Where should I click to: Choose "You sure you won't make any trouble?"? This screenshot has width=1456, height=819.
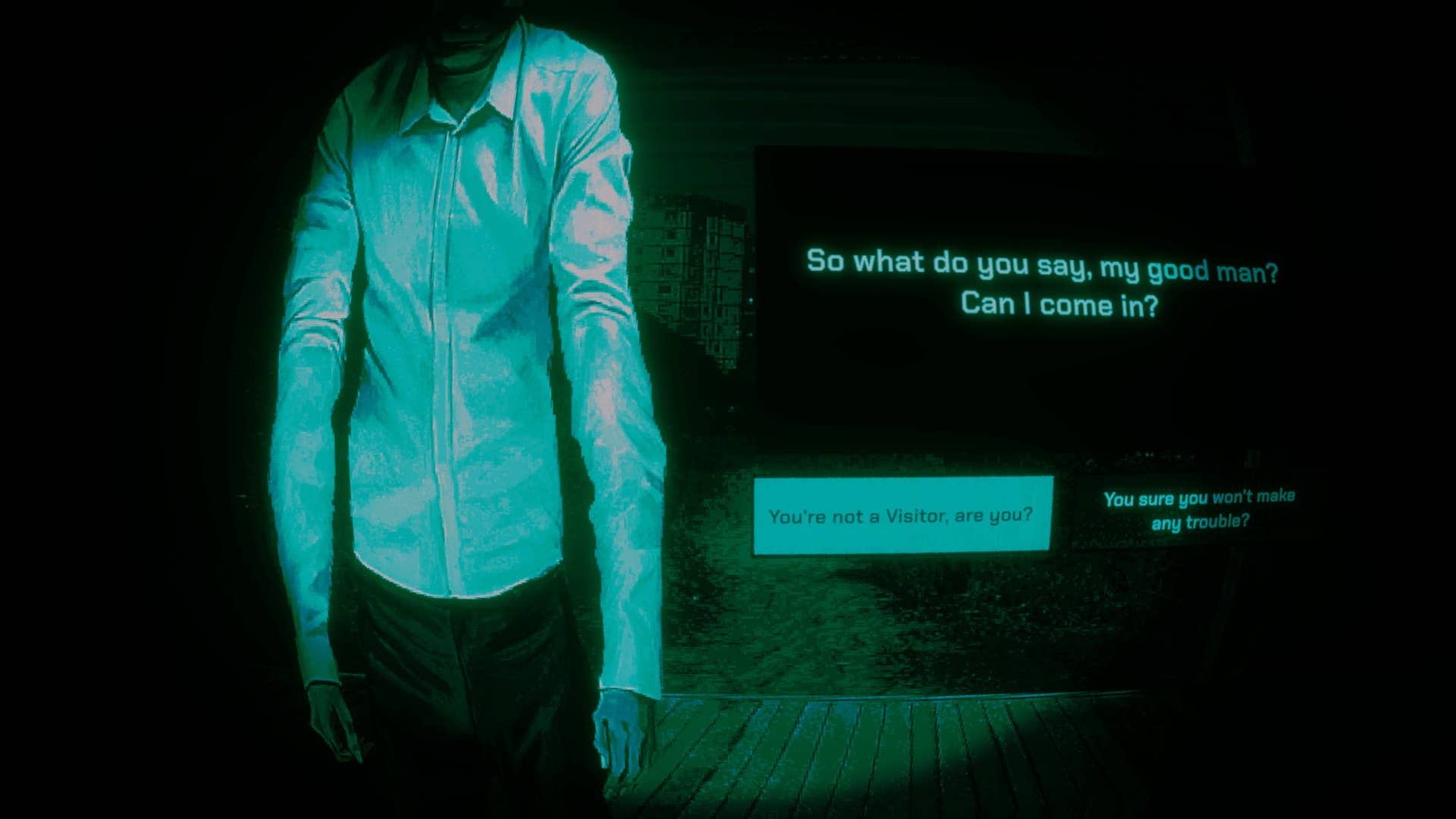(1199, 510)
